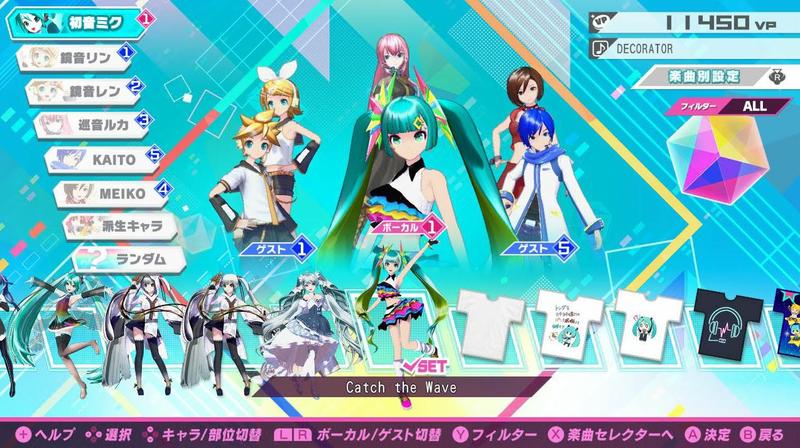
Task: Choose 鏡音リン from the character list
Action: click(75, 57)
